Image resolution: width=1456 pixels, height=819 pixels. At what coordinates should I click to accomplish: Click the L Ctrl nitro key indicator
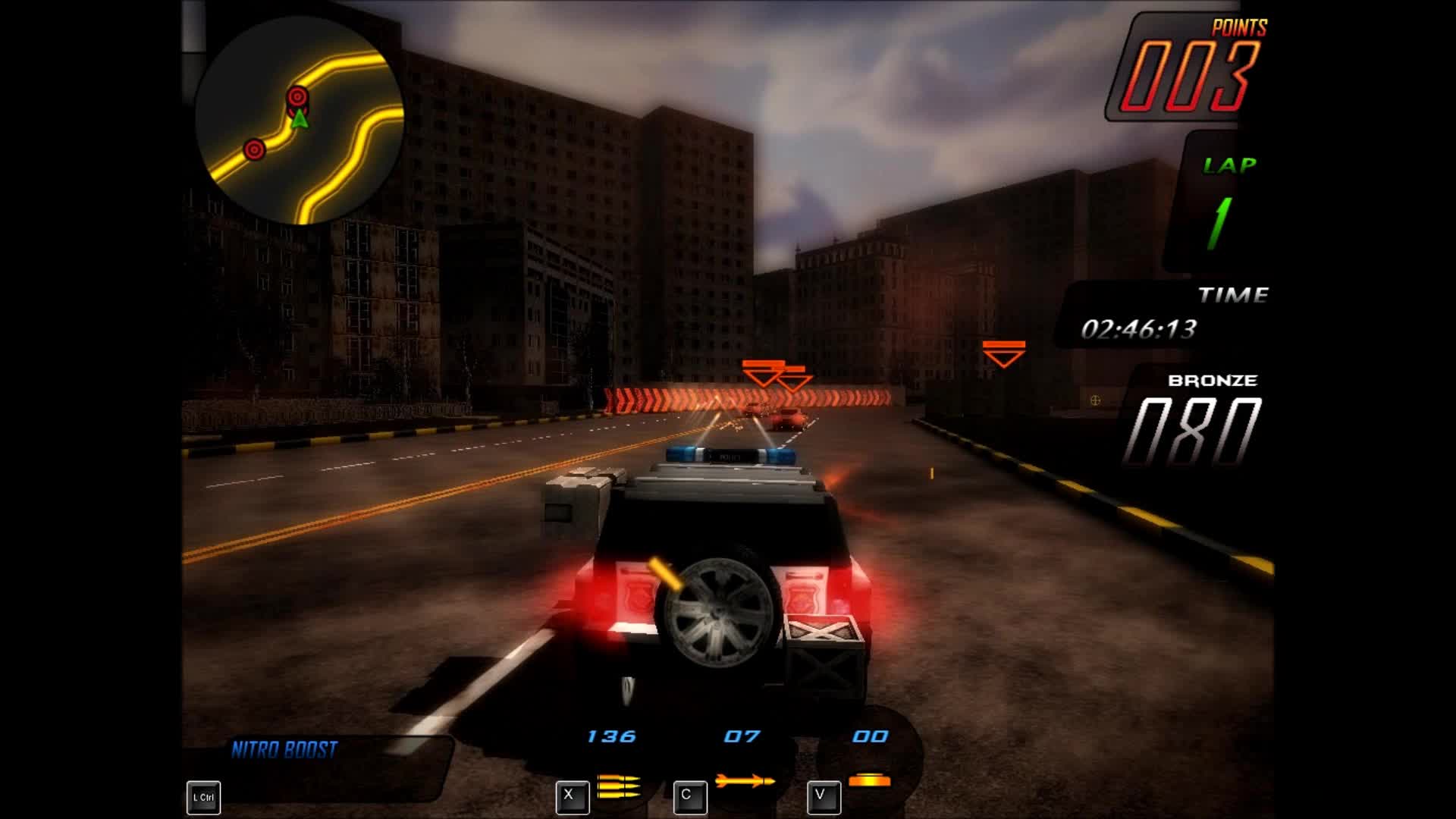tap(202, 796)
